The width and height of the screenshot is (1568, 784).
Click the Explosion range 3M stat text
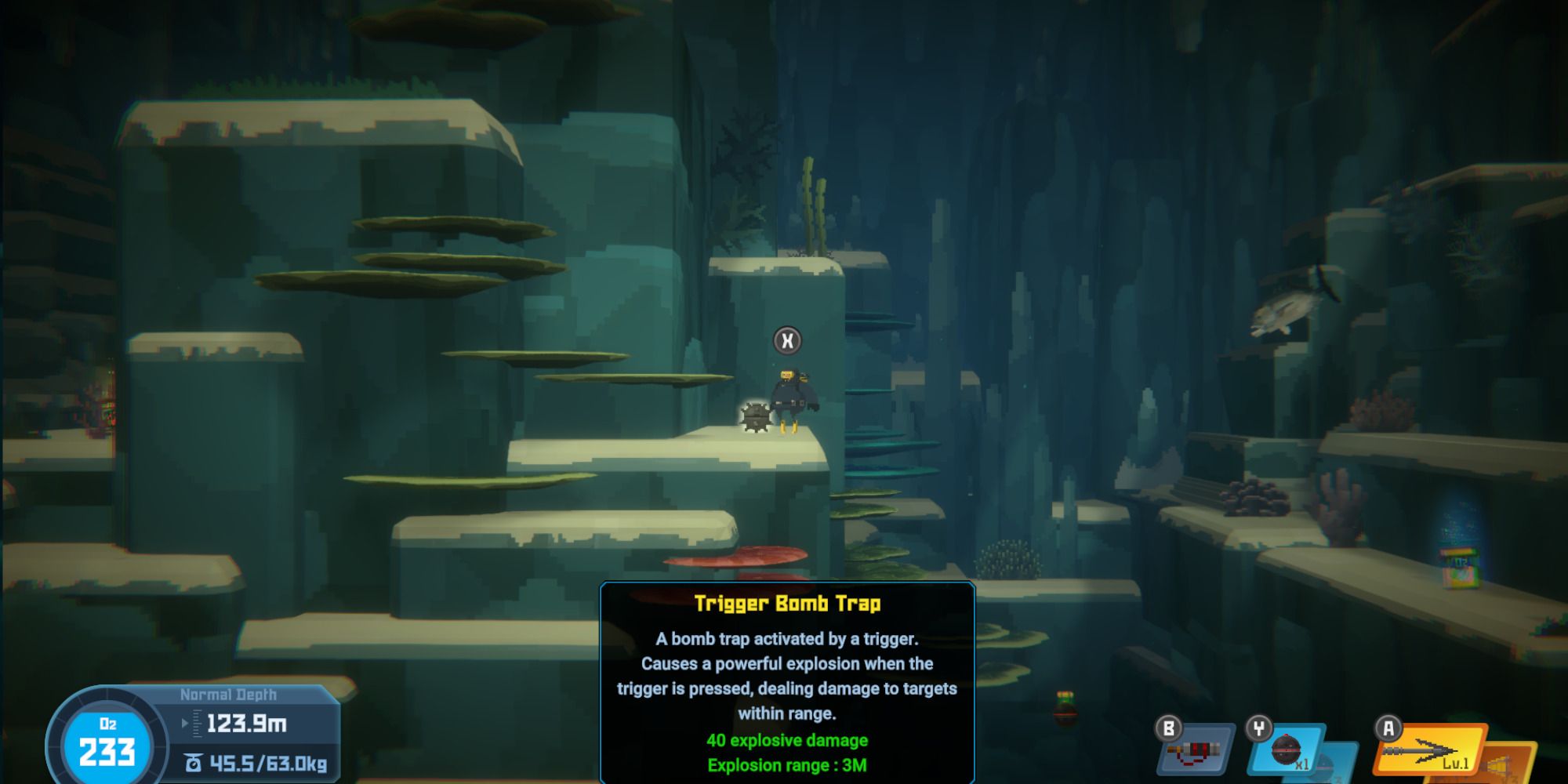pyautogui.click(x=785, y=764)
